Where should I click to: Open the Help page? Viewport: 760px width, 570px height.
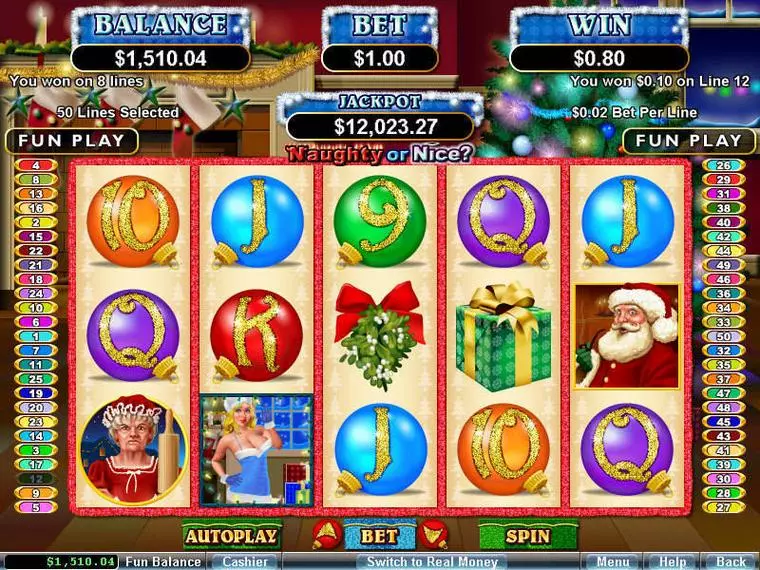point(672,562)
